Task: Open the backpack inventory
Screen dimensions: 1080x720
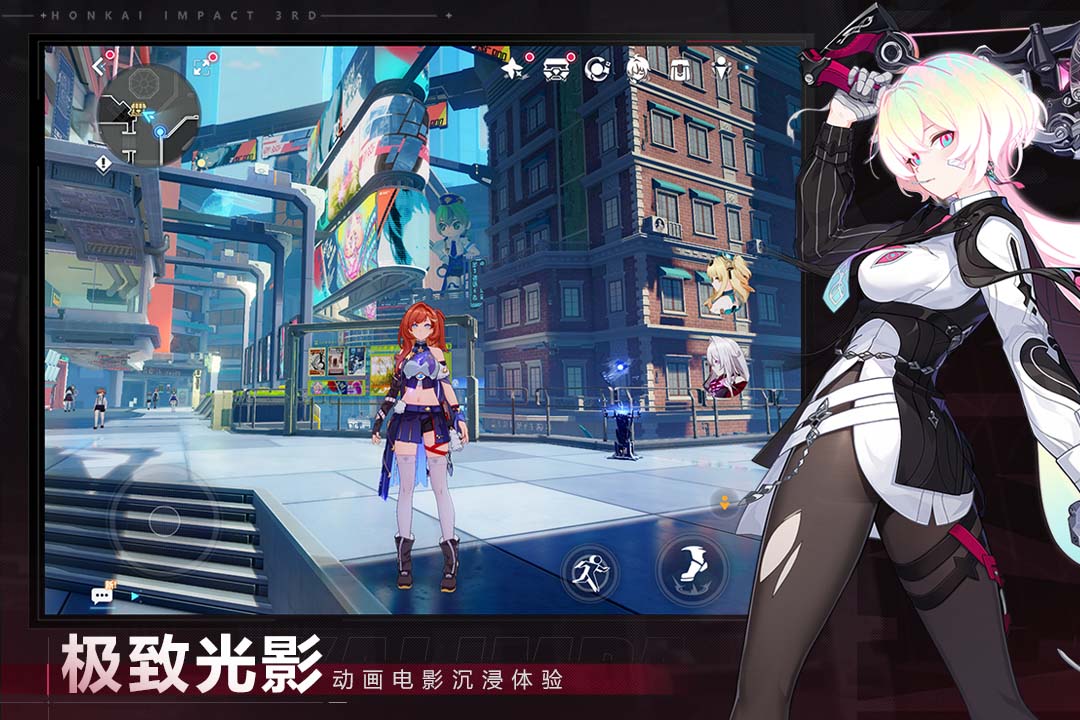Action: pyautogui.click(x=680, y=69)
